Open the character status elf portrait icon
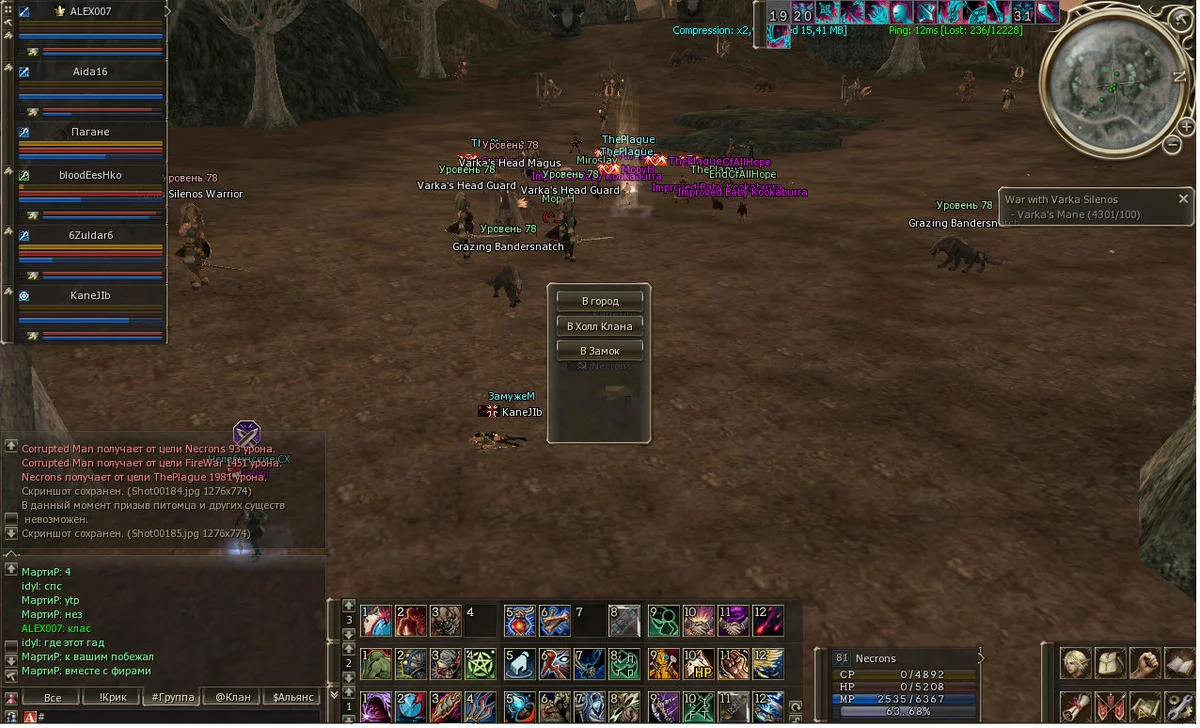1200x728 pixels. 1076,663
